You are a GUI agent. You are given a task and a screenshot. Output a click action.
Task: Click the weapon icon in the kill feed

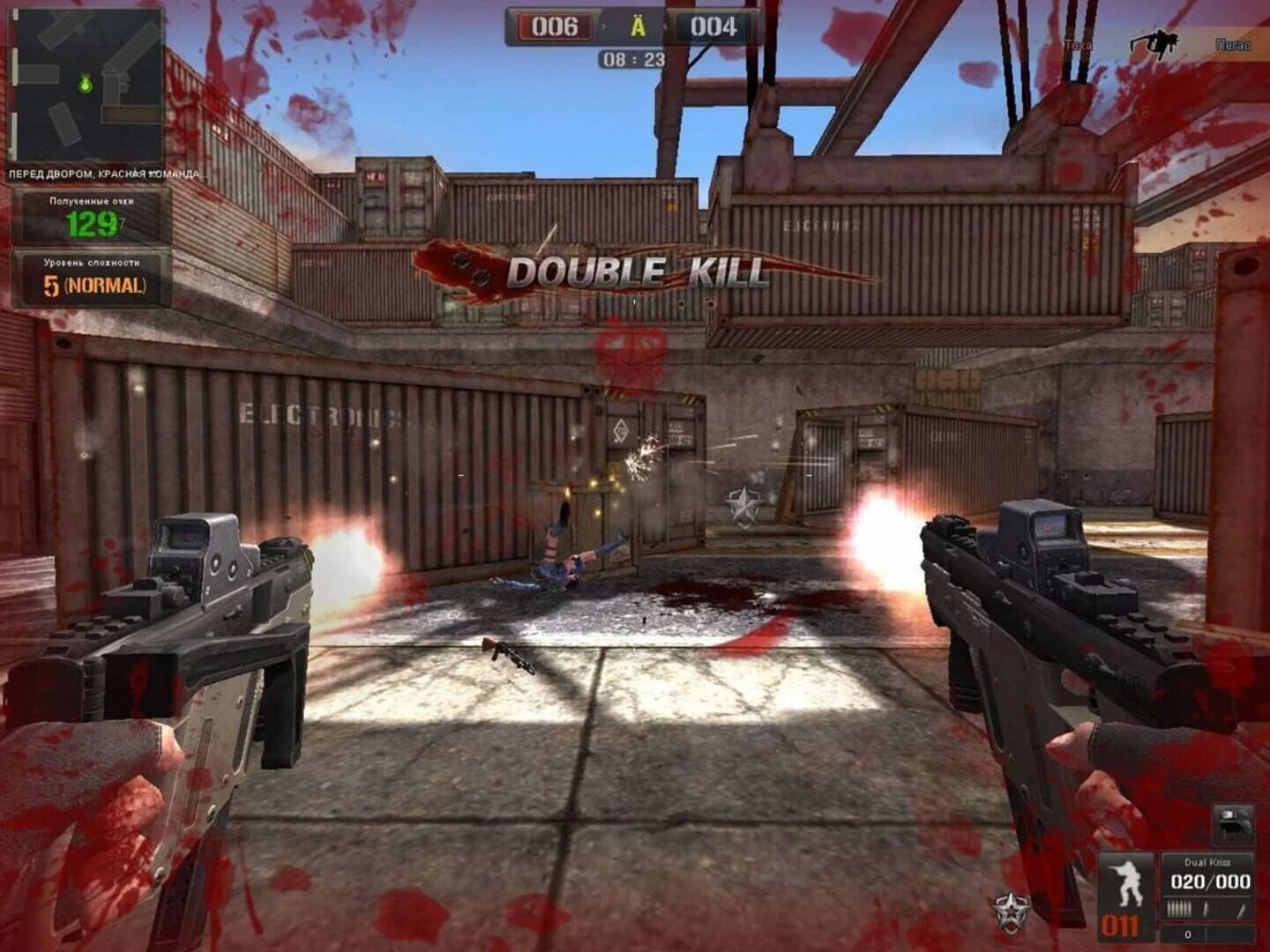coord(1155,40)
